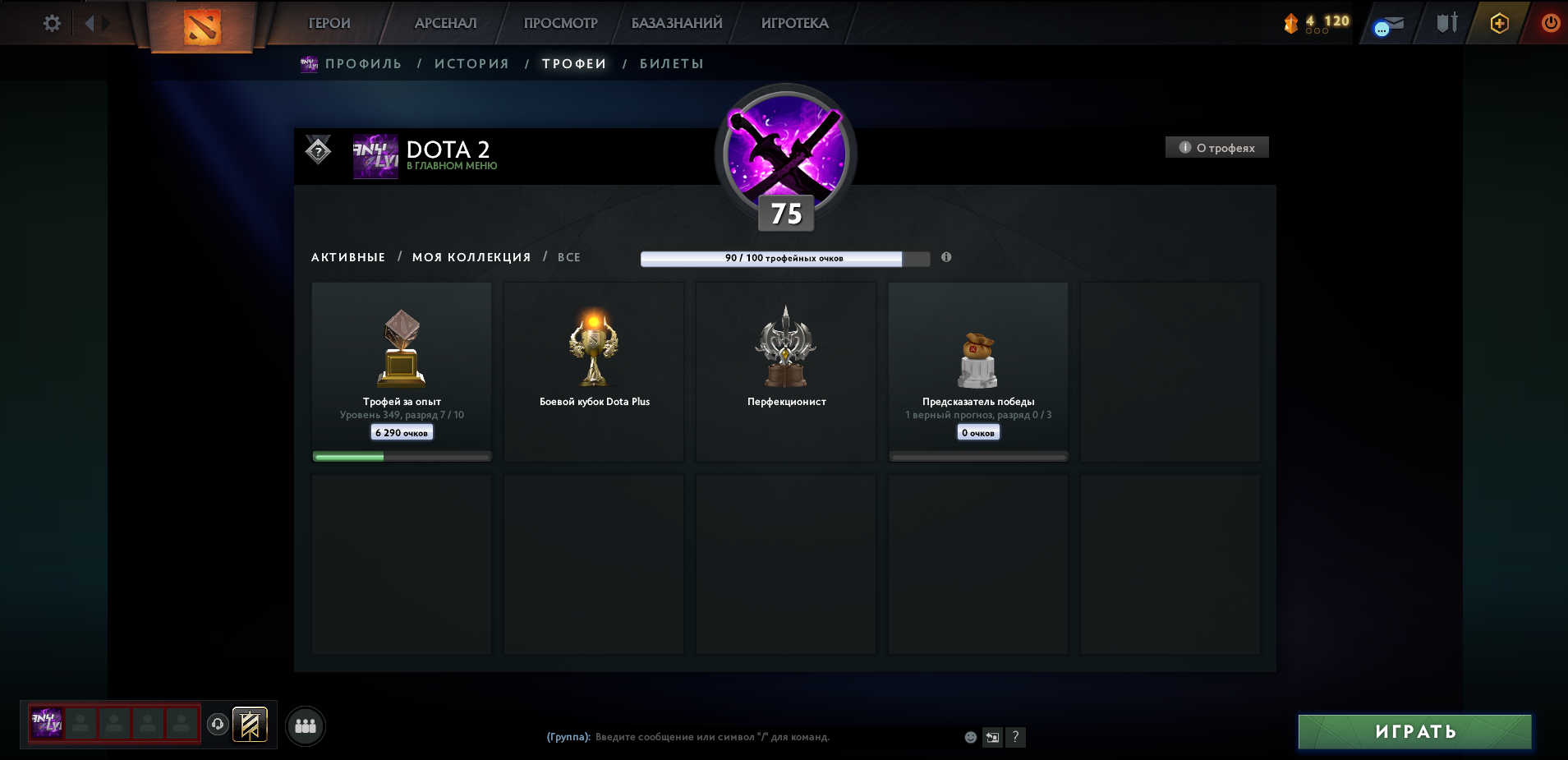Toggle the voice chat headphone icon
Screen dimensions: 1568x760
[x=216, y=725]
